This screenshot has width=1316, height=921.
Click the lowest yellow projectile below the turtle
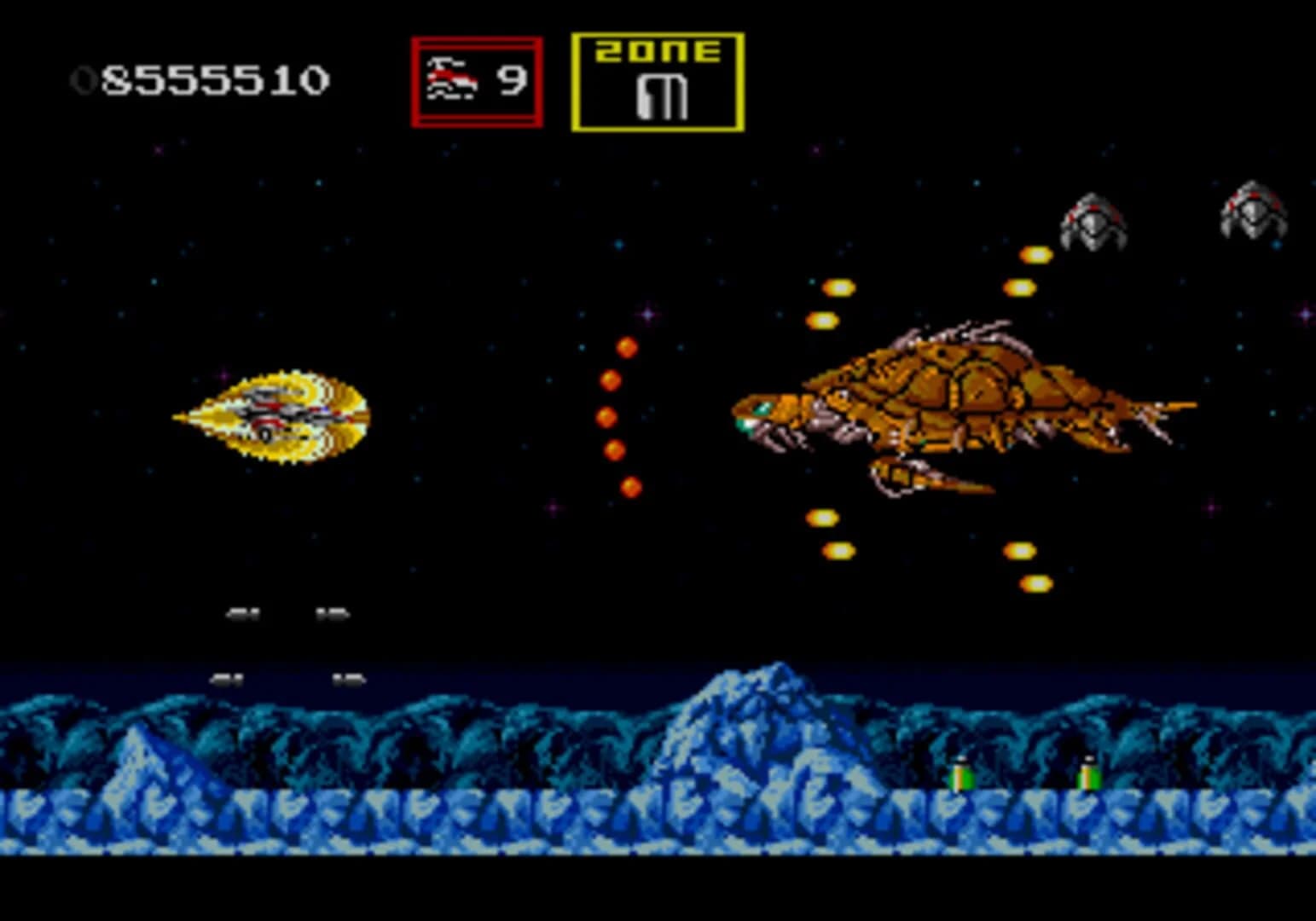(1035, 584)
